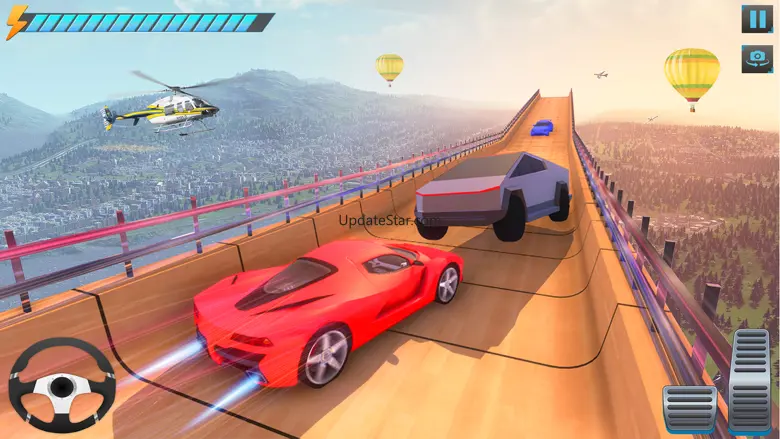The height and width of the screenshot is (439, 780).
Task: Switch the camera view
Action: coord(756,59)
